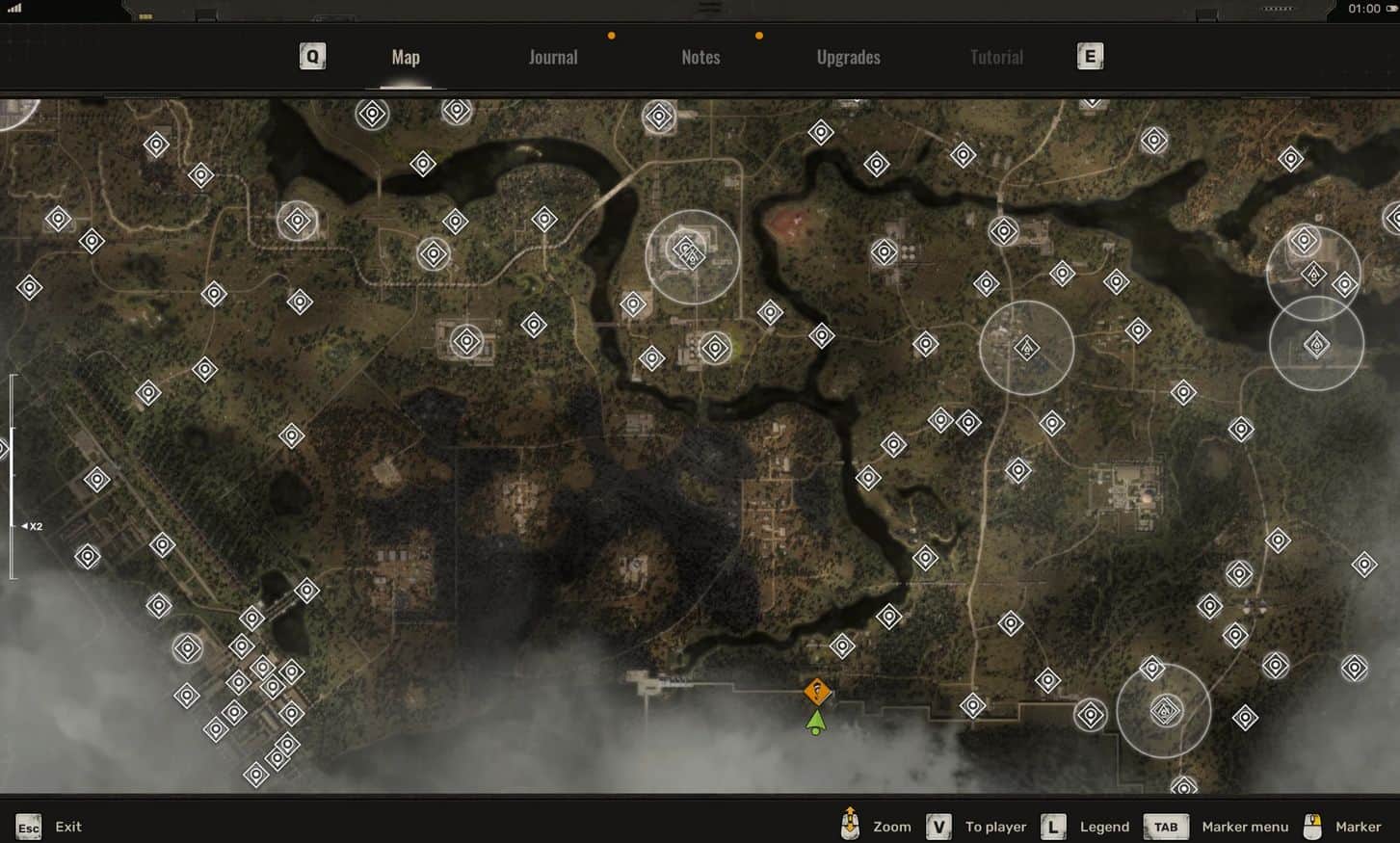Expand the circled settlement marker near map center-right
This screenshot has height=843, width=1400.
point(1026,348)
